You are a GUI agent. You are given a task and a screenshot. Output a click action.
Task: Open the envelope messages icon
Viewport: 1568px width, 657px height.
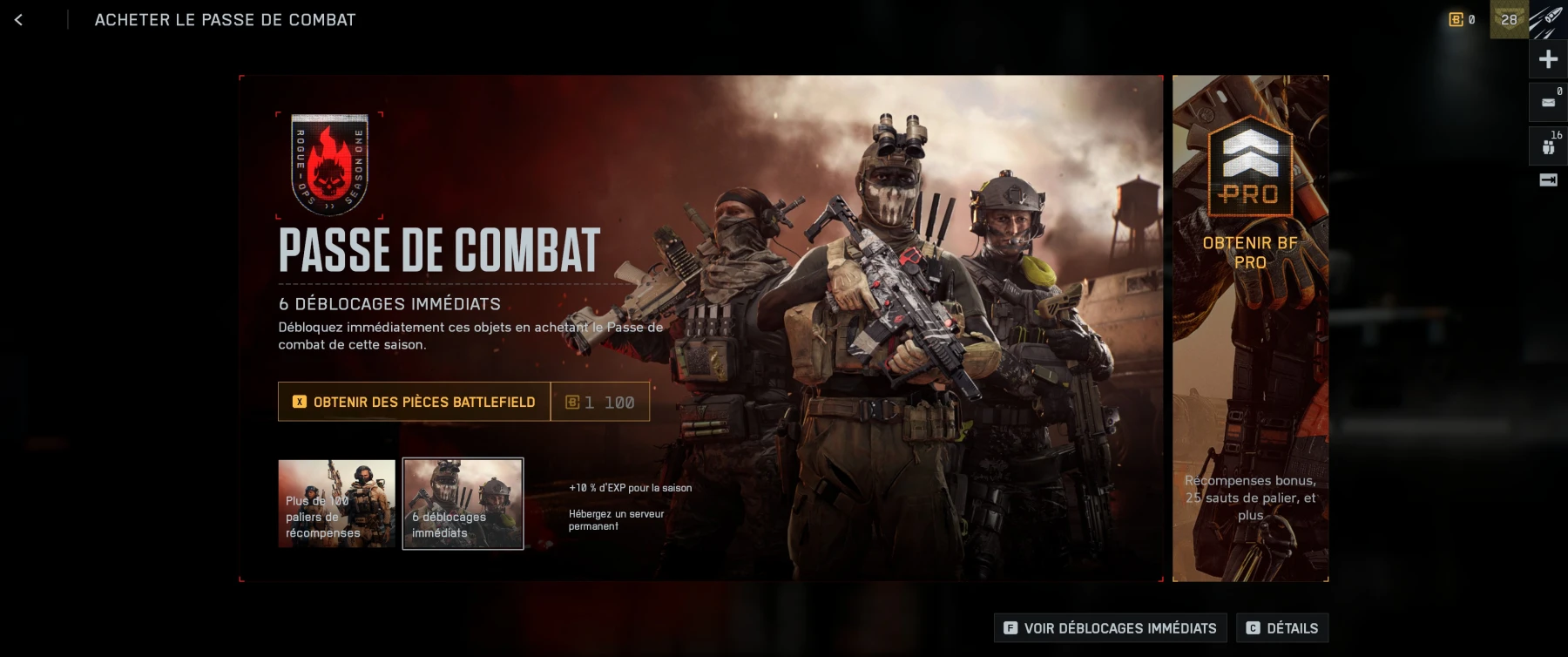click(1548, 103)
